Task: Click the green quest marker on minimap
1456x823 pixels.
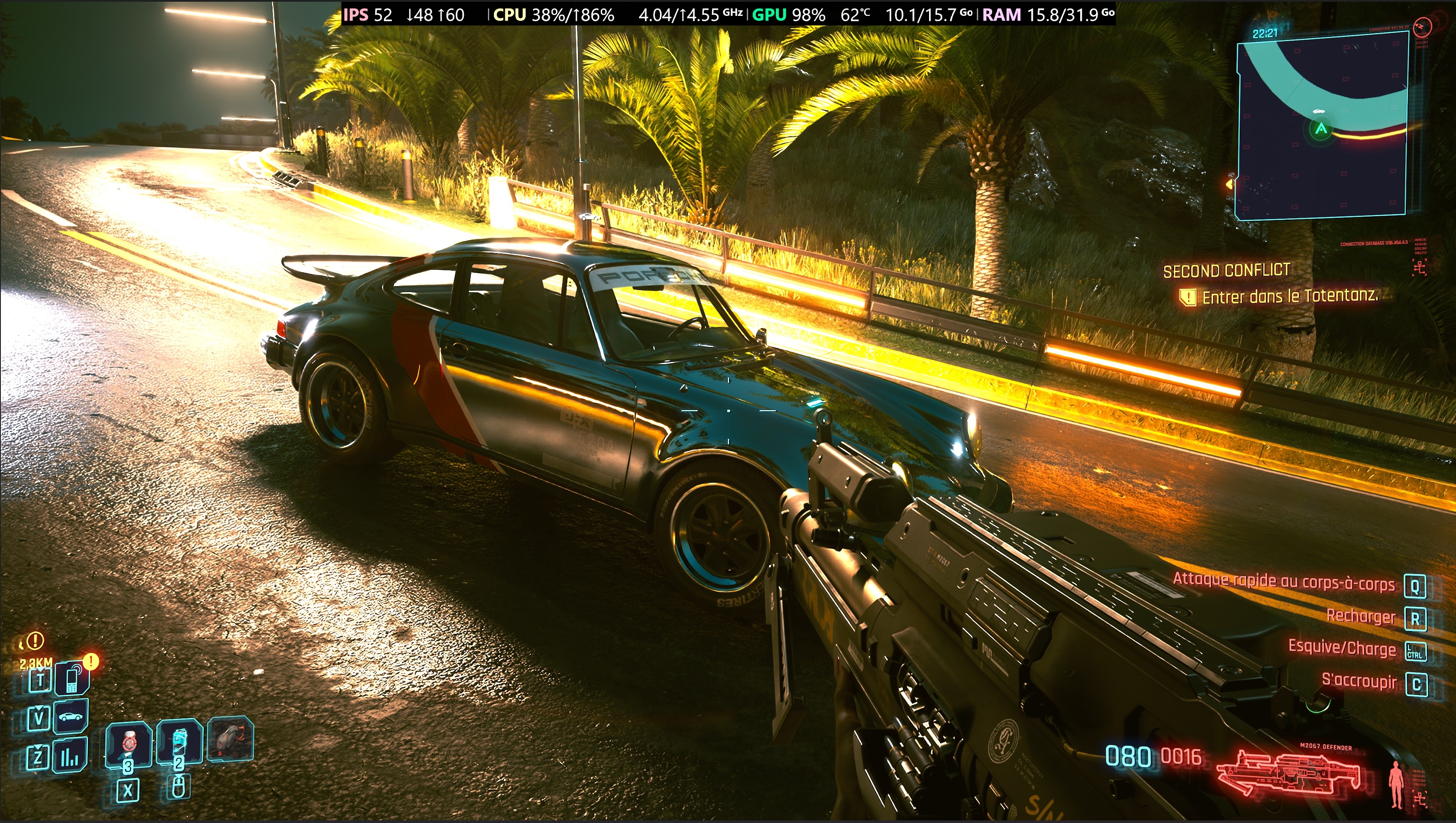Action: click(x=1321, y=130)
